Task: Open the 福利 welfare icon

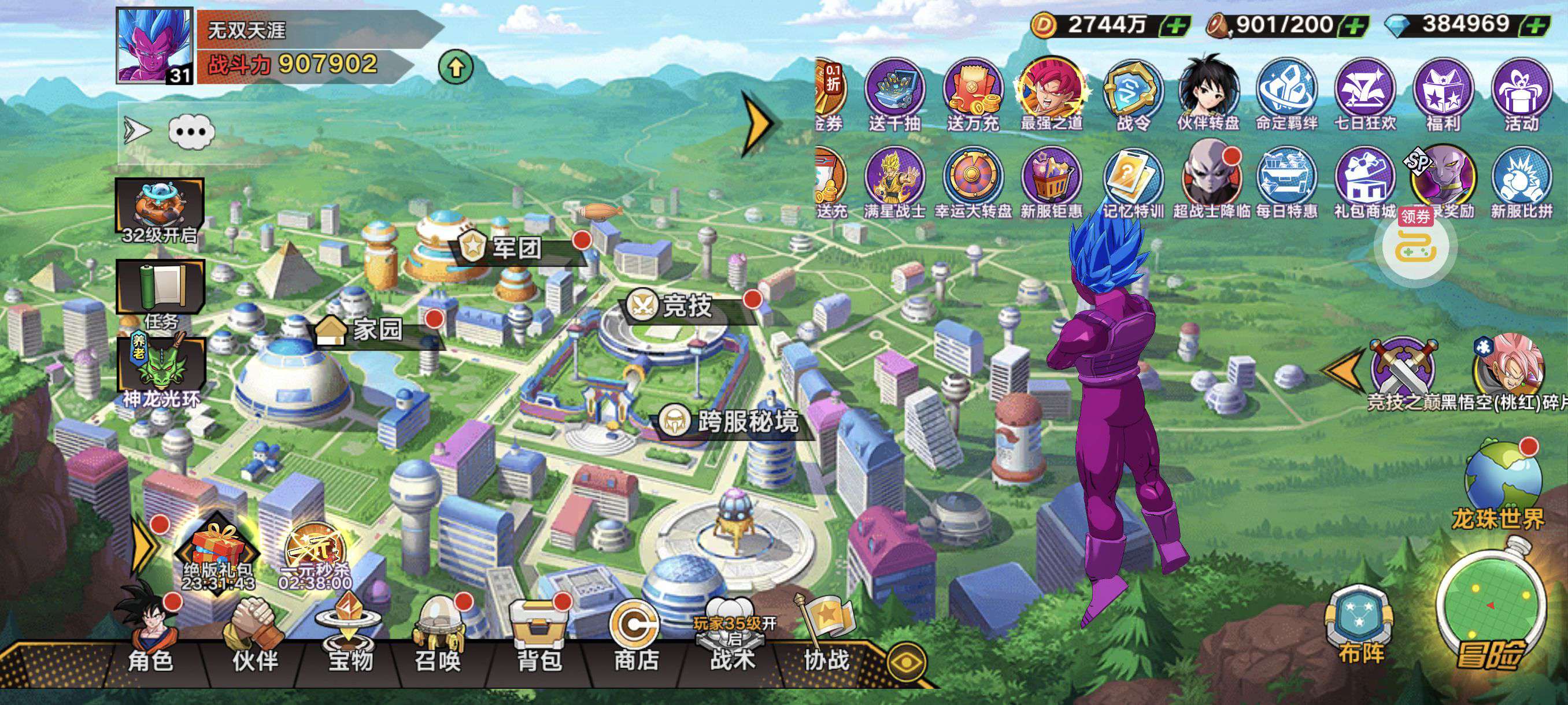Action: coord(1443,95)
